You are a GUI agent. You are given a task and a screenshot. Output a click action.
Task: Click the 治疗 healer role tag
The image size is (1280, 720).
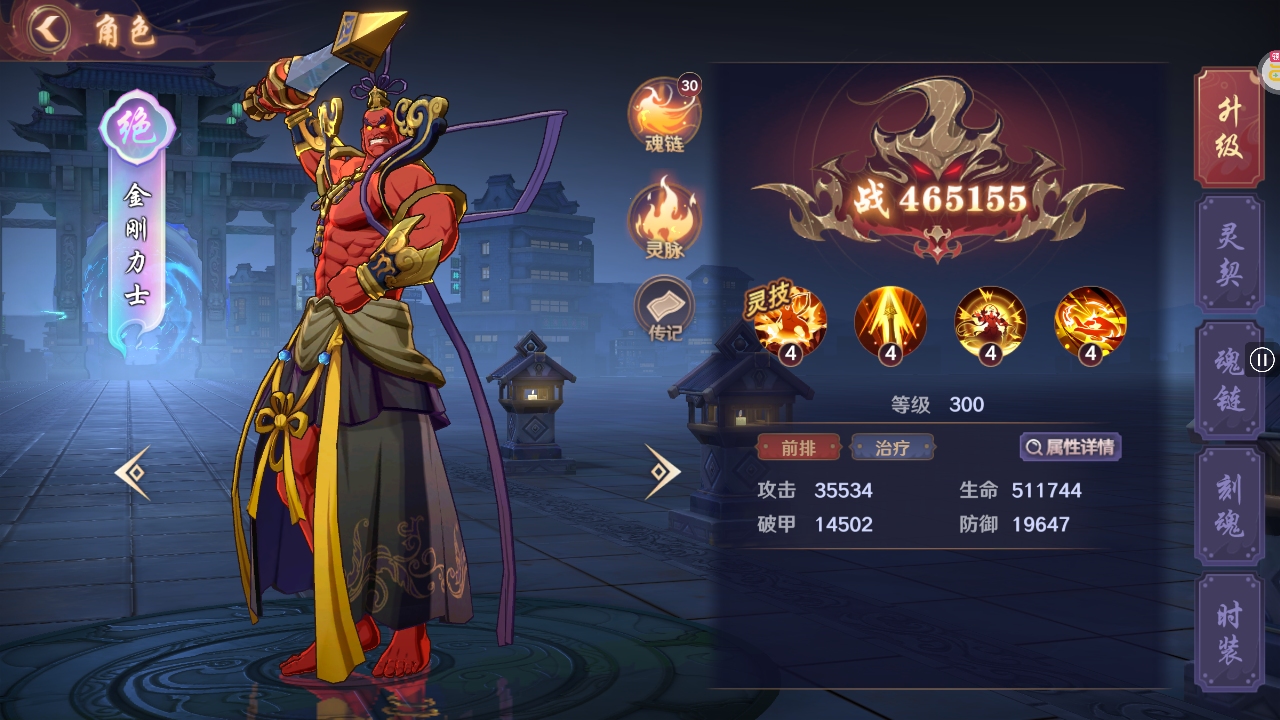click(x=893, y=447)
